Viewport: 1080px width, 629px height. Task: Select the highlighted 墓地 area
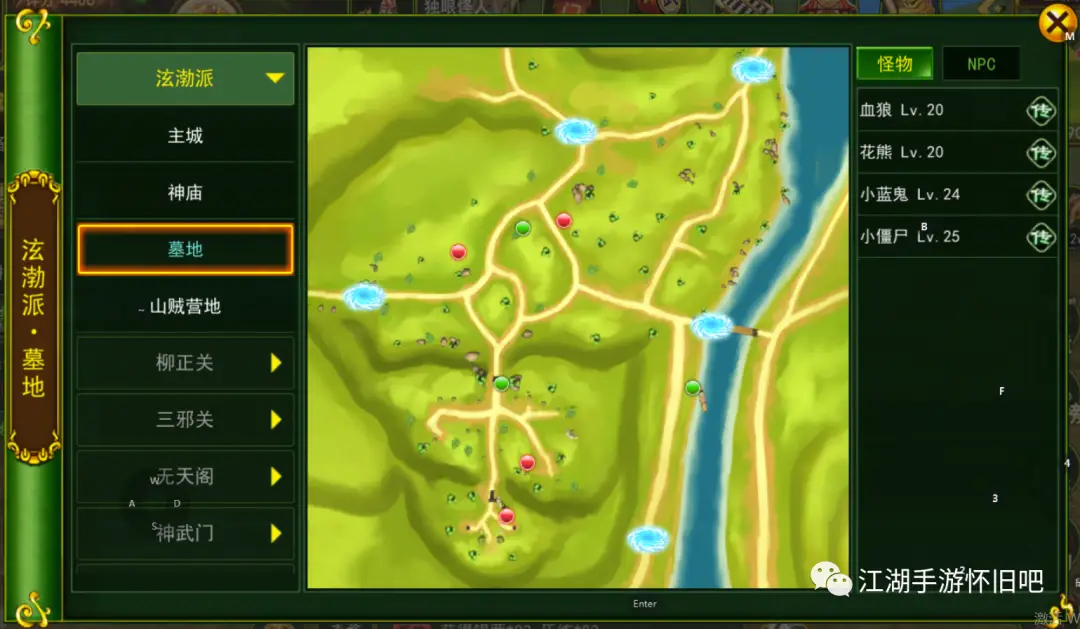pyautogui.click(x=185, y=249)
